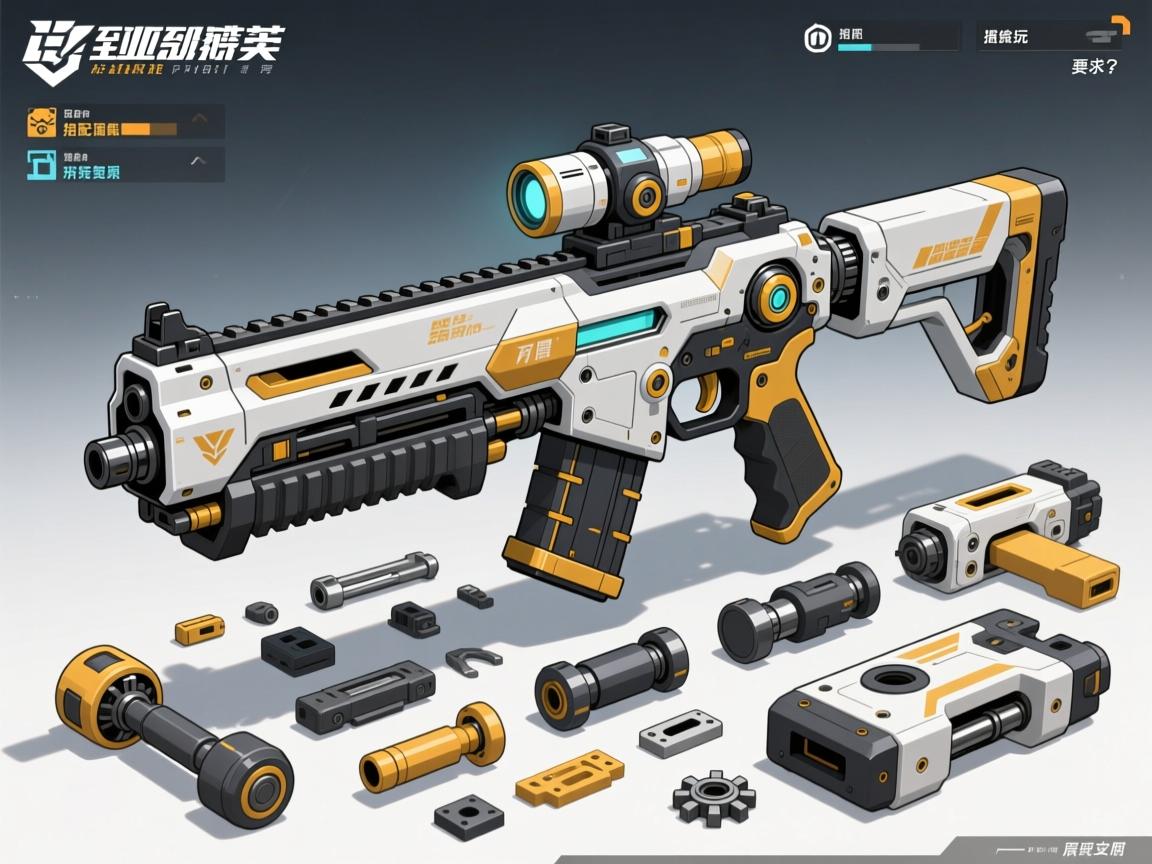Viewport: 1152px width, 864px height.
Task: Click the white circular icon at top
Action: click(x=817, y=38)
